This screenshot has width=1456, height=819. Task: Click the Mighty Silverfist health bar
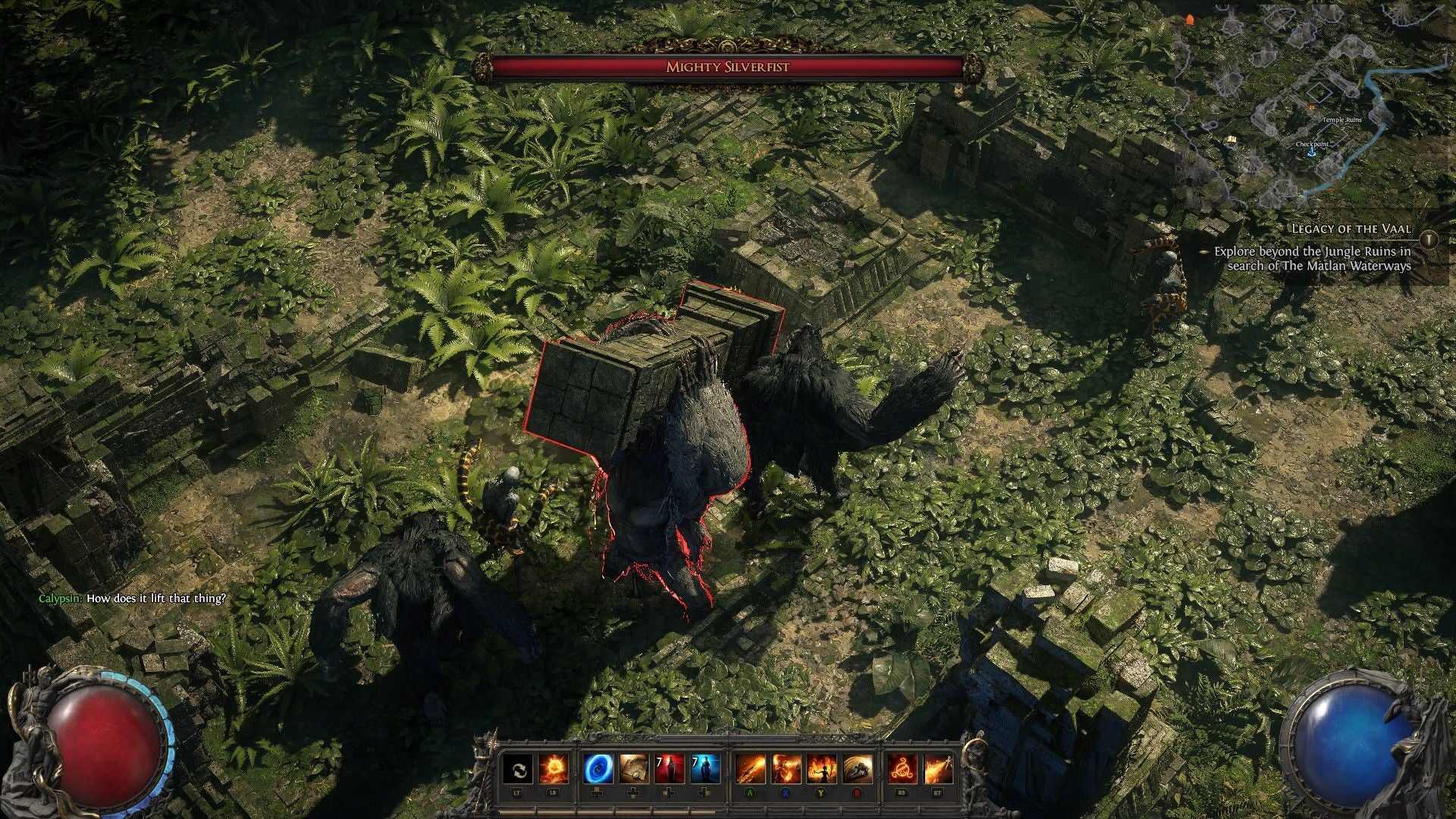[730, 67]
